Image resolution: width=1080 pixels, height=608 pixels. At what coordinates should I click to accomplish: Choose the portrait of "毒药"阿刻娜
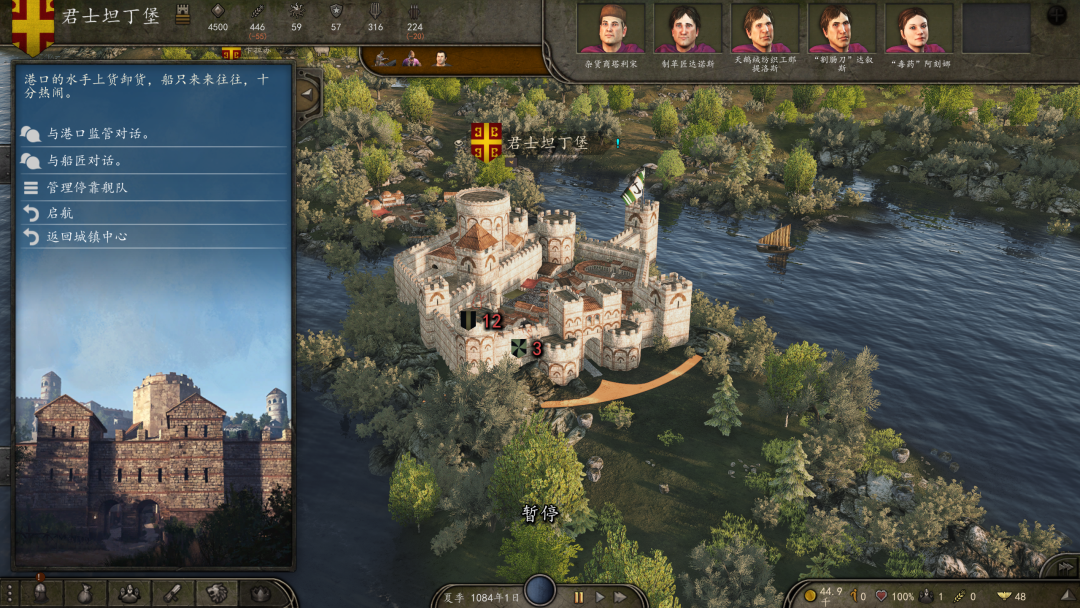pos(918,29)
